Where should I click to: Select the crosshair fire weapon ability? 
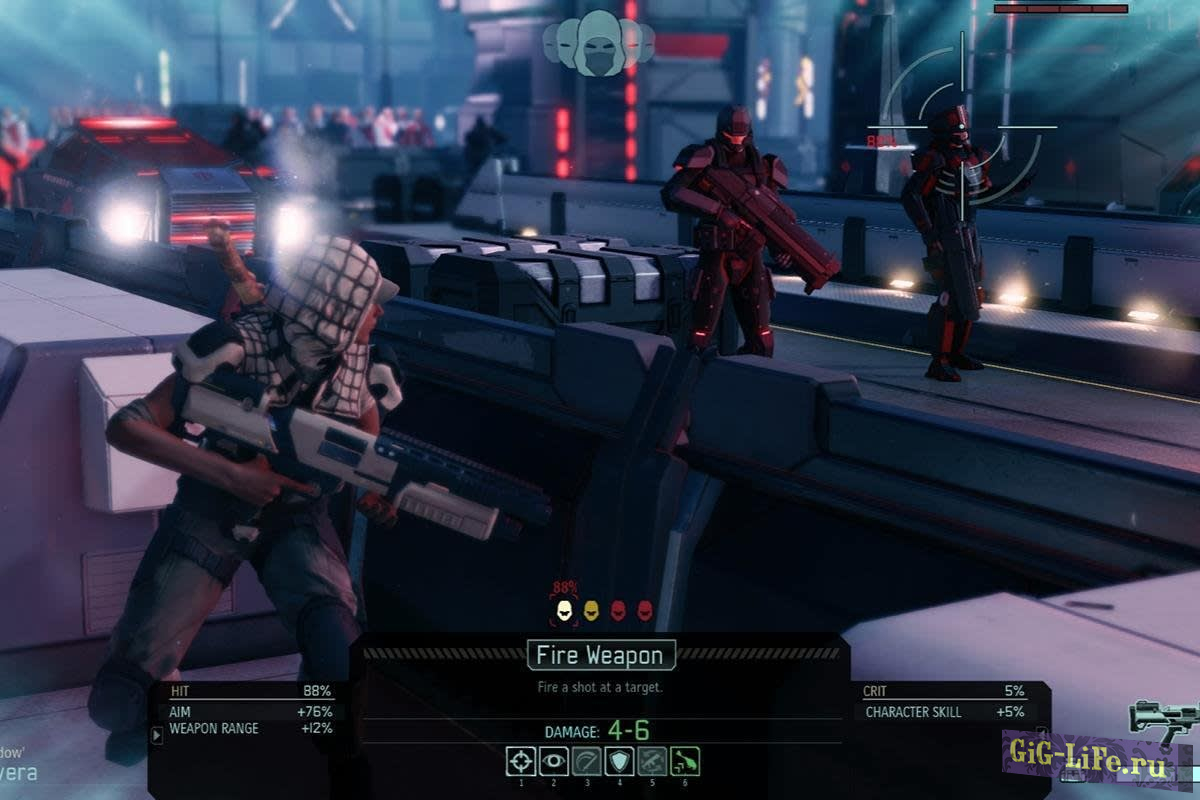pos(520,761)
